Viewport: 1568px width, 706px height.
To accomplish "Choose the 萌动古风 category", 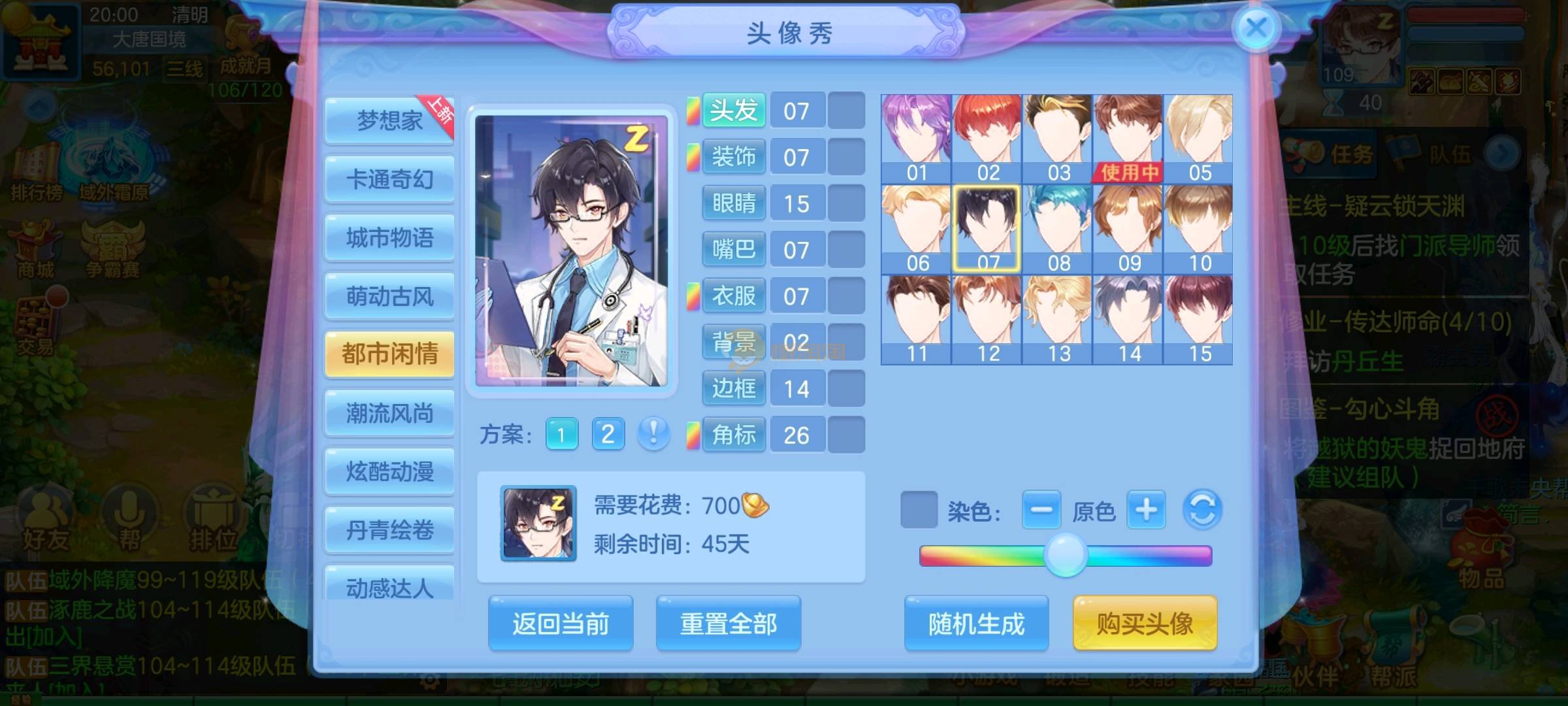I will [389, 297].
